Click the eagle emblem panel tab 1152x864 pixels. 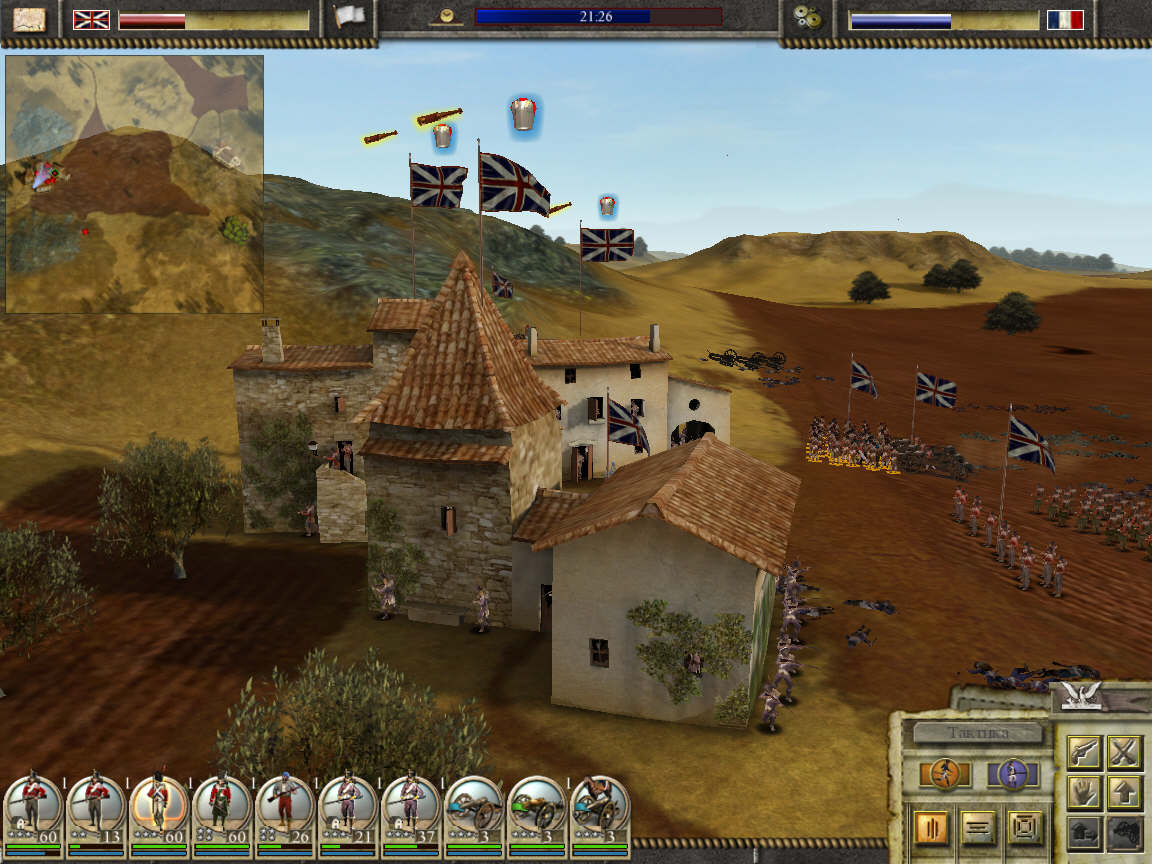tap(1084, 692)
